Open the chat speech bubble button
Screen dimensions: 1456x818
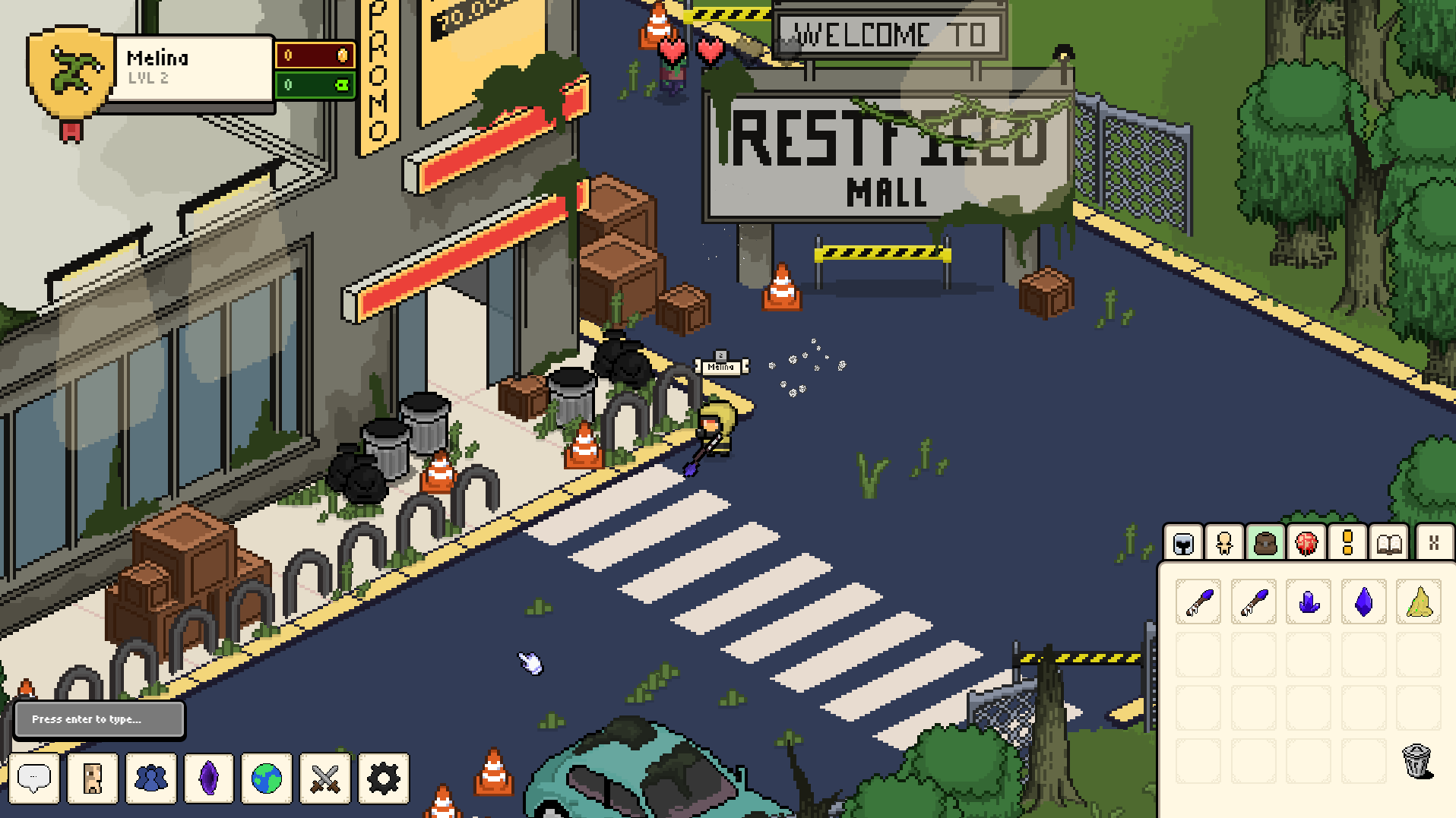tap(34, 778)
